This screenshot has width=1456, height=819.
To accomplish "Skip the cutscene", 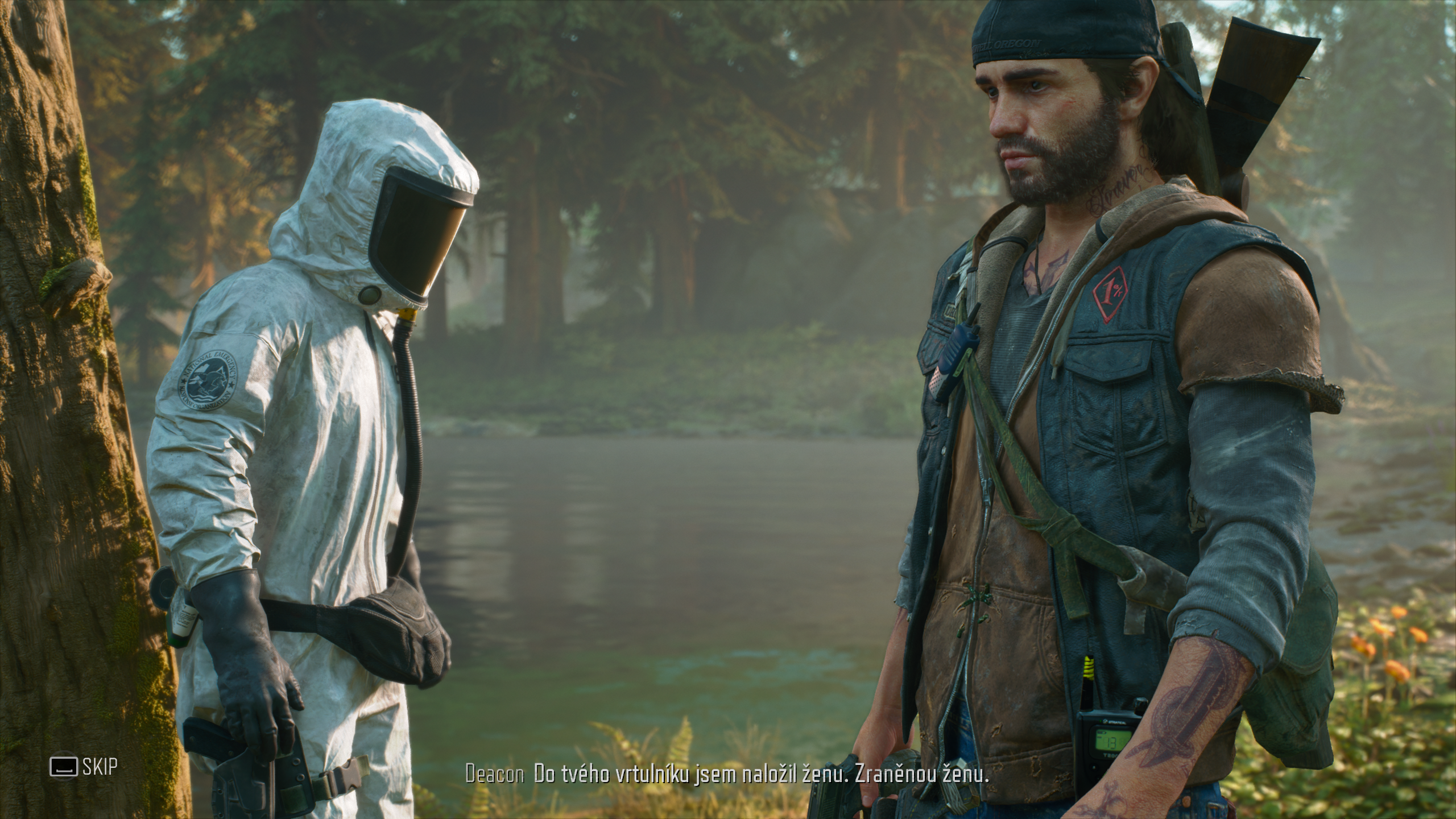I will coord(84,767).
